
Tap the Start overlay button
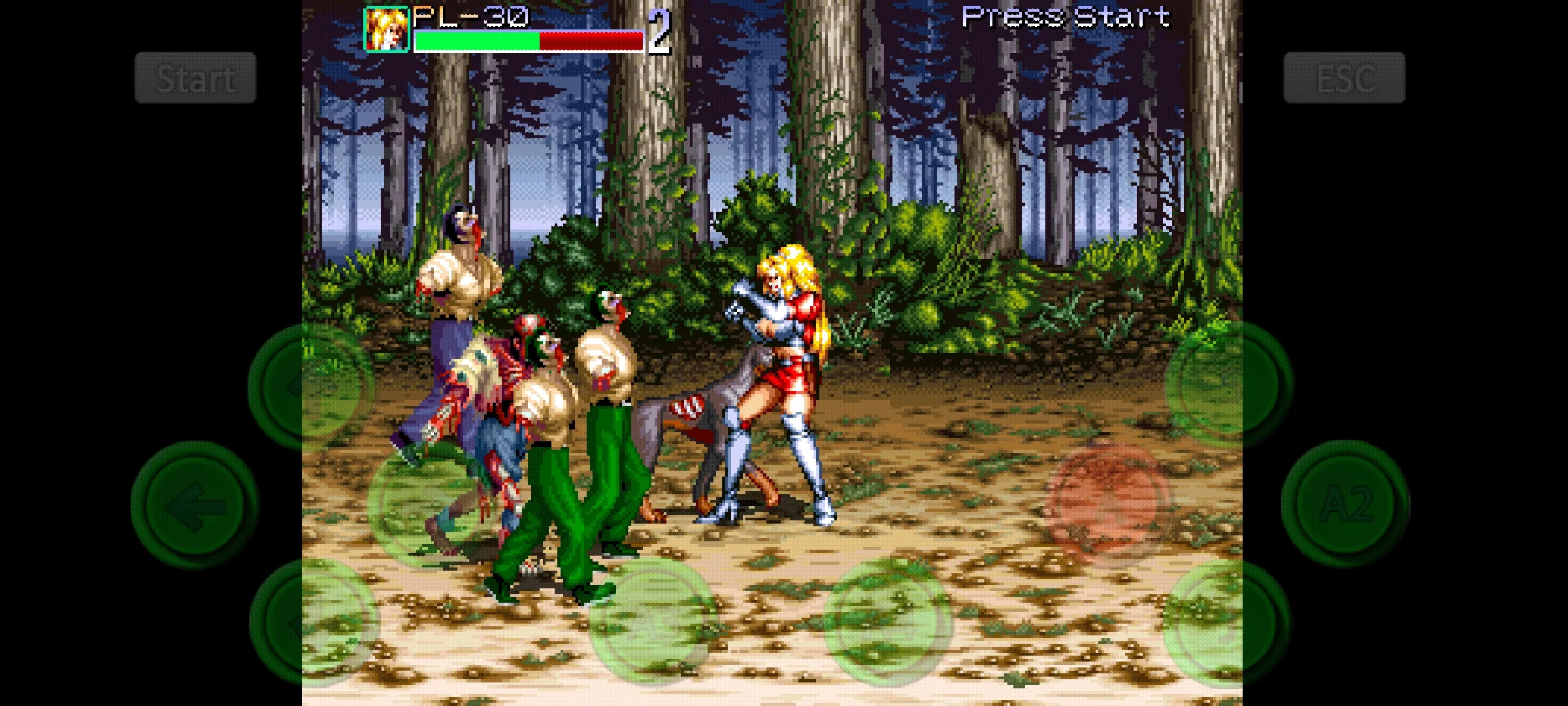[x=195, y=78]
